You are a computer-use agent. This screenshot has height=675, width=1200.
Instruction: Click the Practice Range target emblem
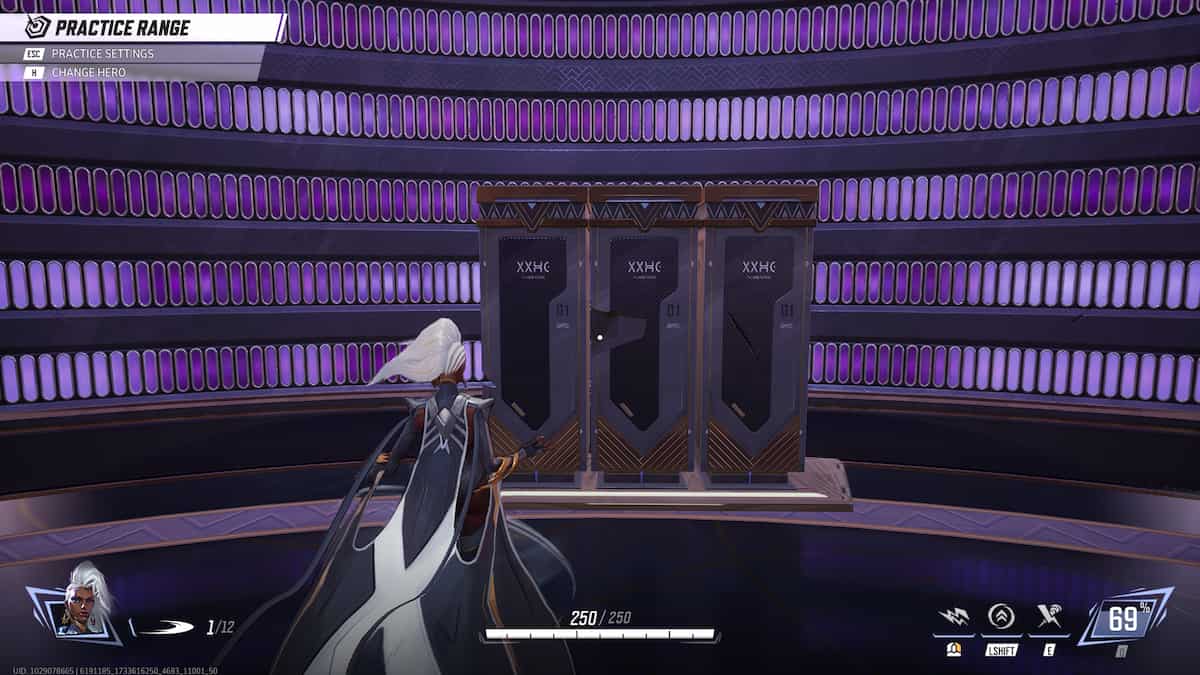point(38,27)
